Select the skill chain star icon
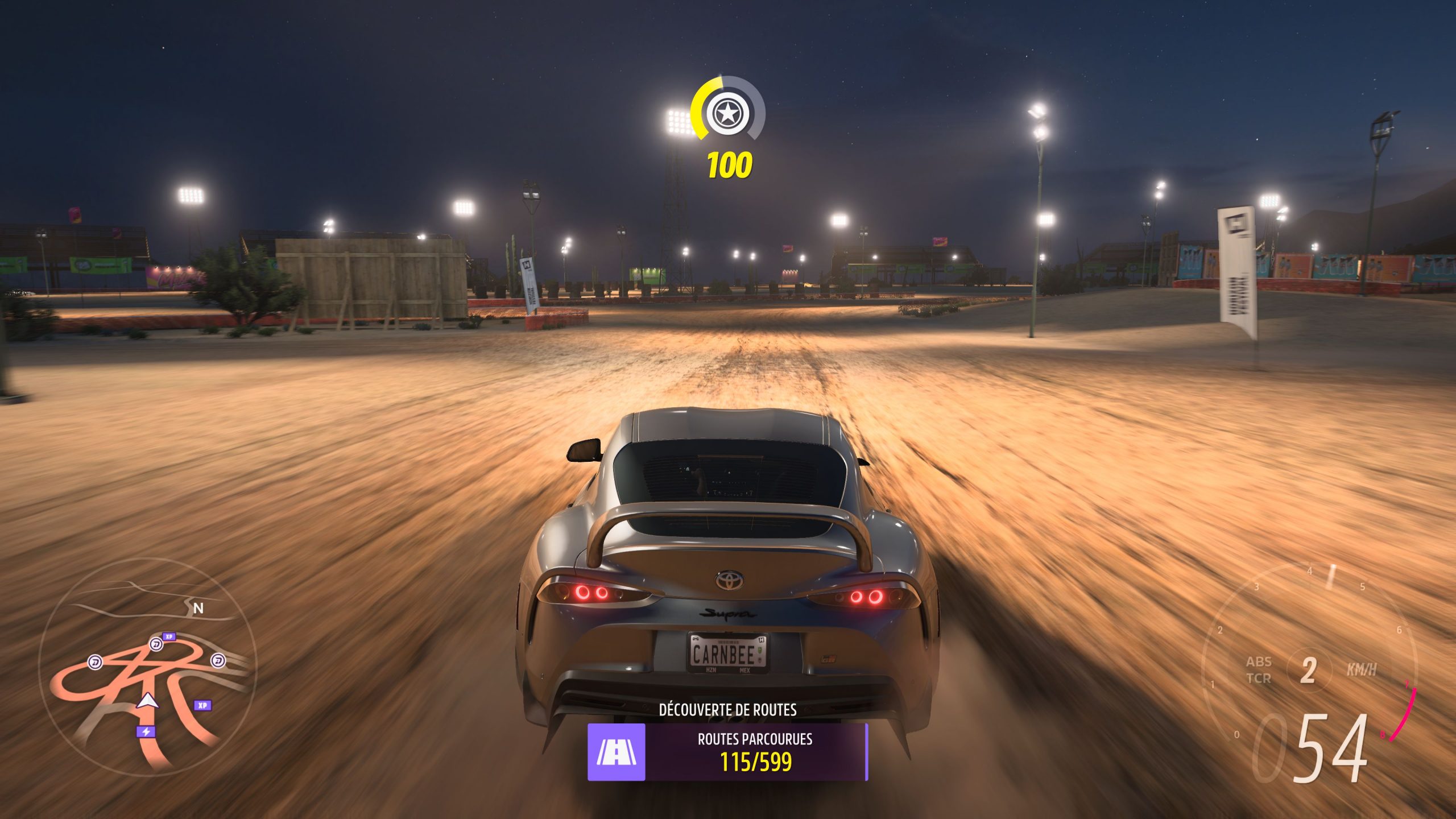This screenshot has height=819, width=1456. tap(727, 114)
